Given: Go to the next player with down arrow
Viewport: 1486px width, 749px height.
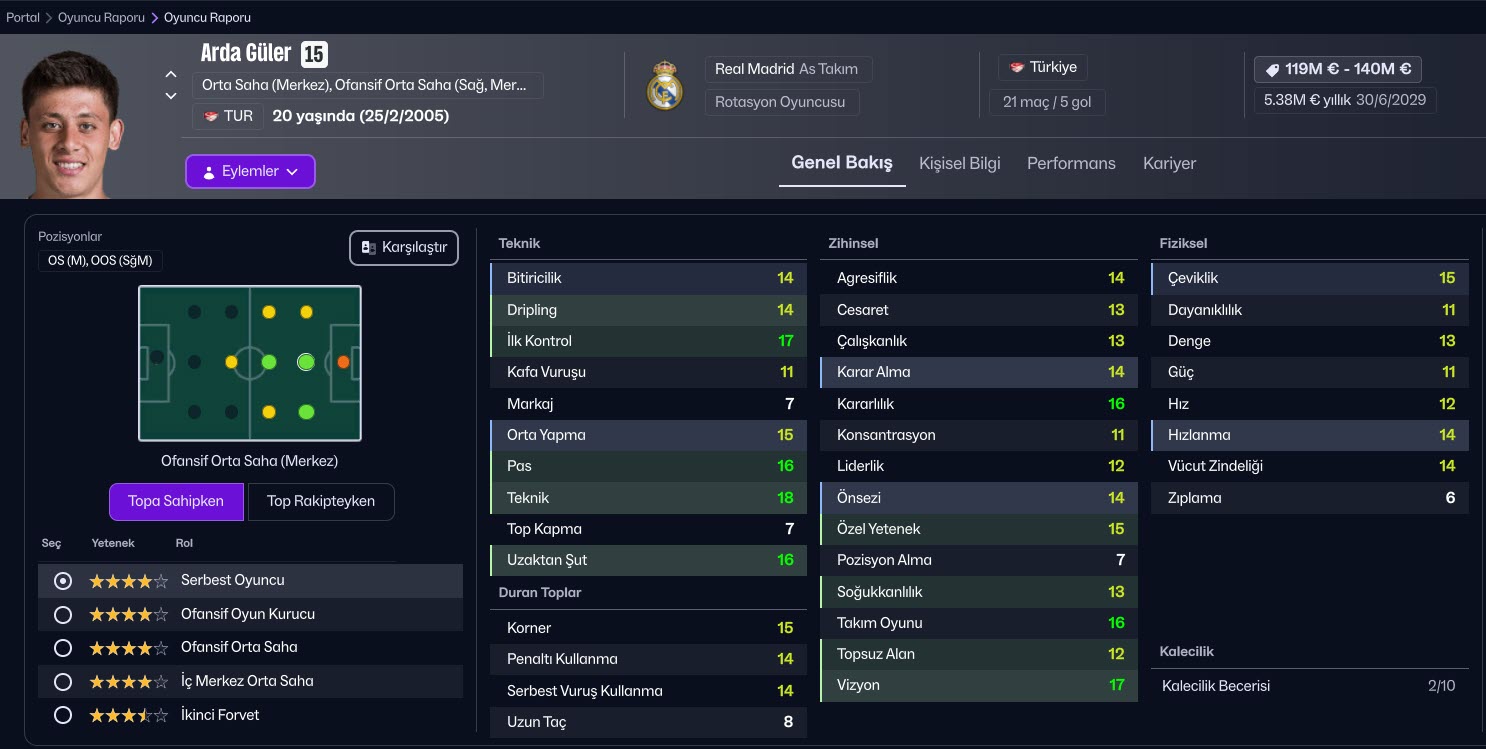Looking at the screenshot, I should [171, 96].
